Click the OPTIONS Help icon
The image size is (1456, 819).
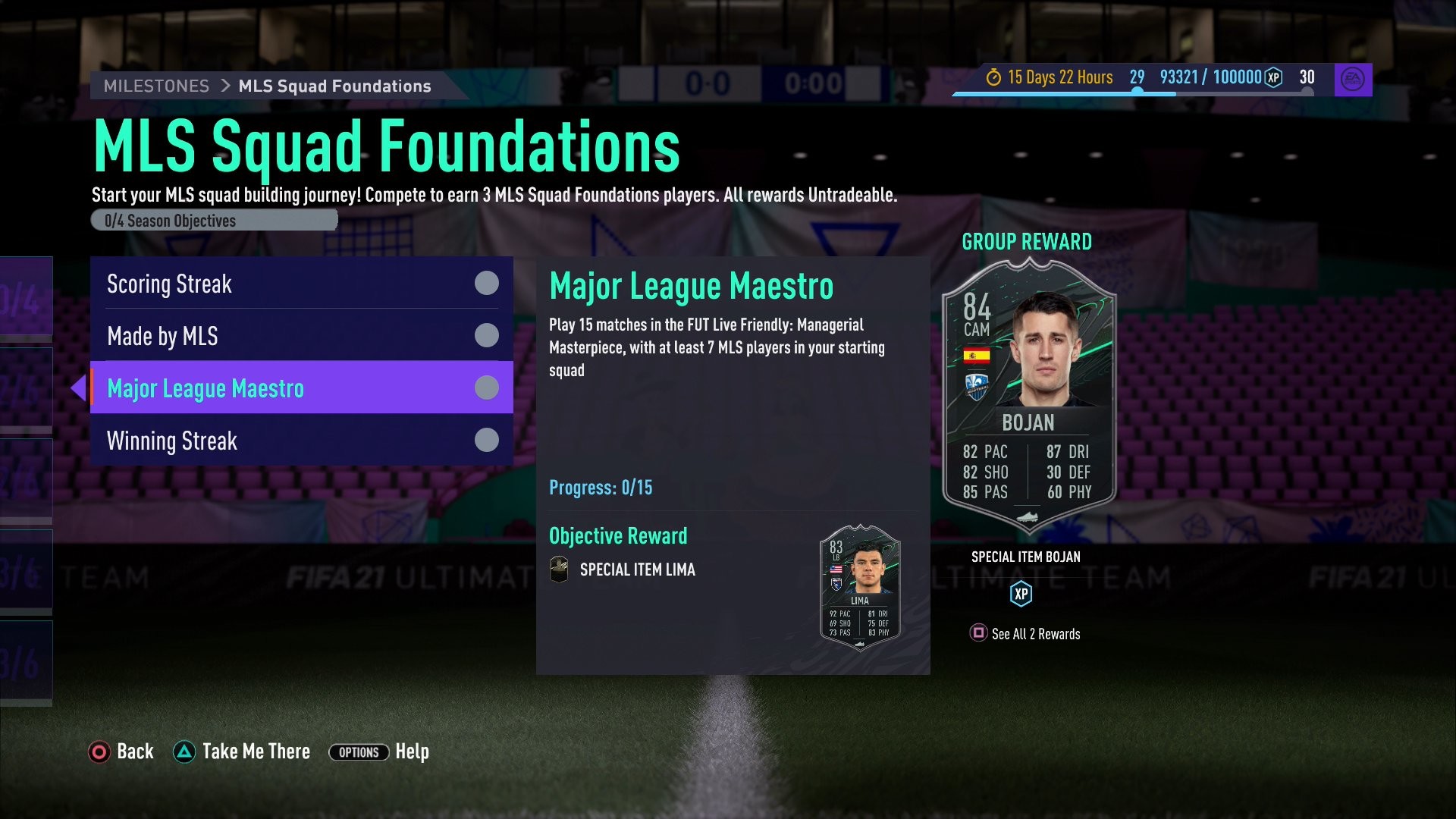click(359, 752)
